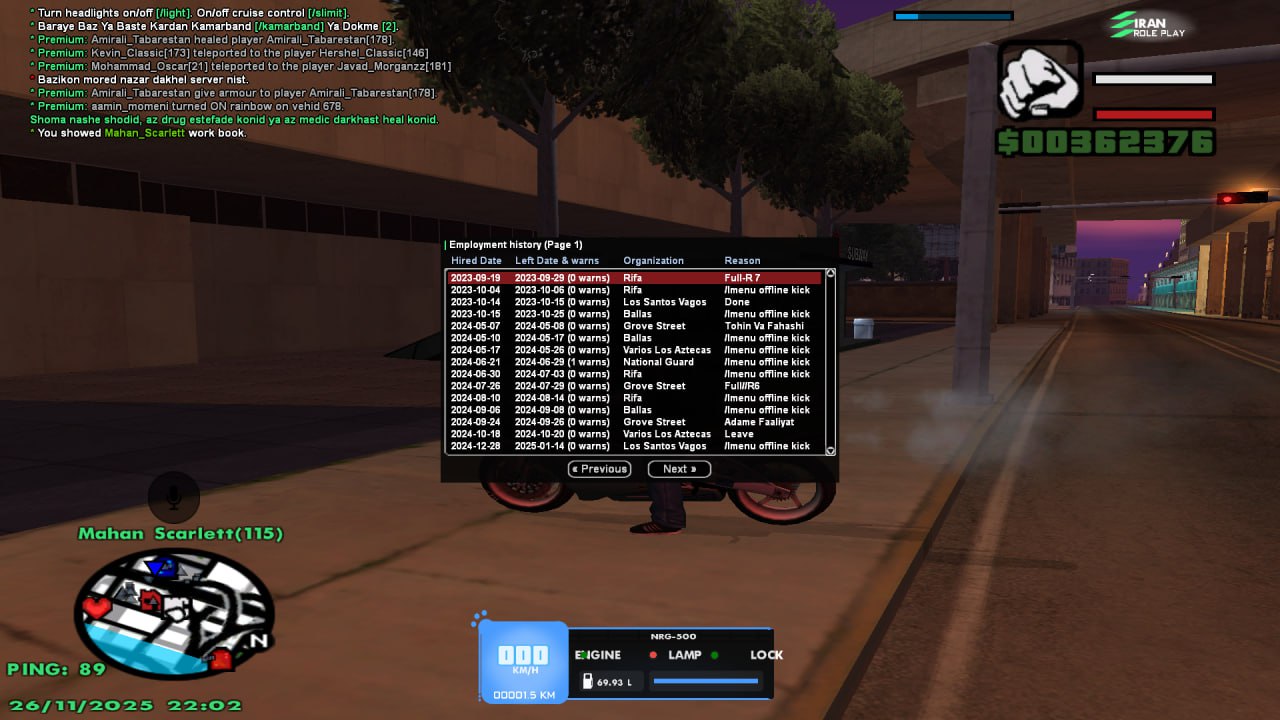The image size is (1280, 720).
Task: Toggle the microphone voice chat icon
Action: click(x=174, y=496)
